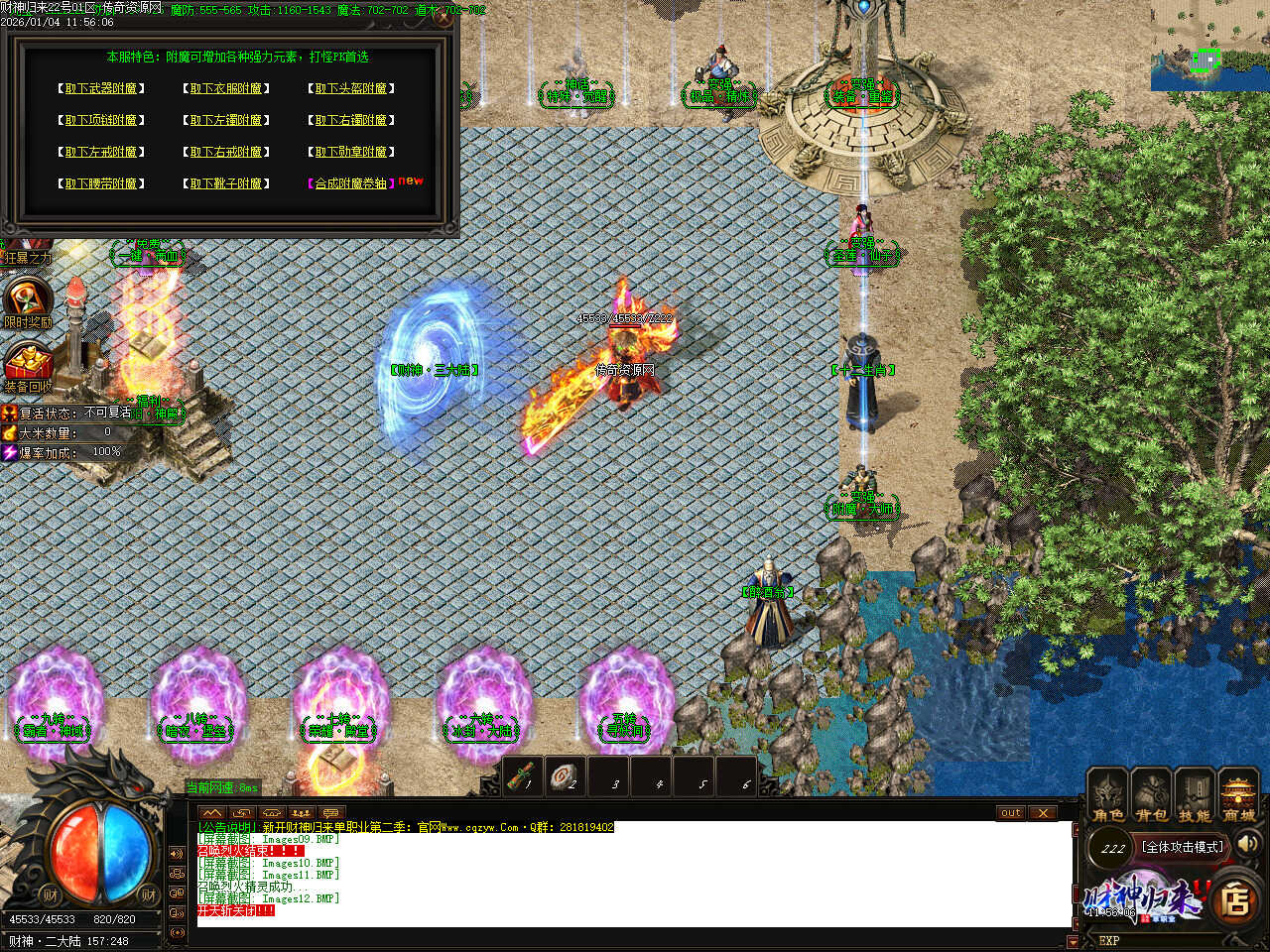Screen dimensions: 1270x952
Task: Select the 取下衣服附魔 option
Action: click(x=226, y=89)
